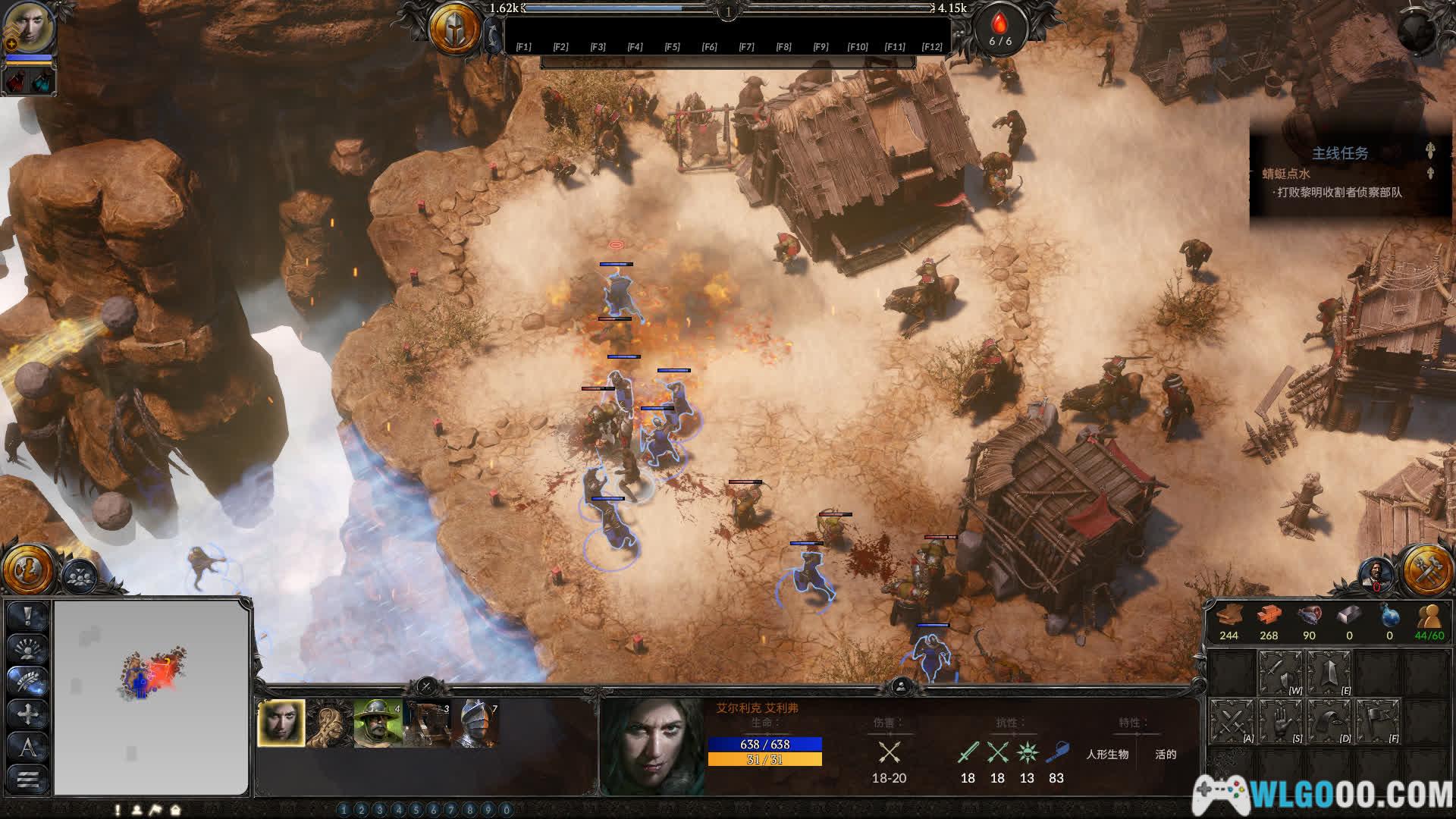Activate the flag command
The width and height of the screenshot is (1456, 819).
1377,720
